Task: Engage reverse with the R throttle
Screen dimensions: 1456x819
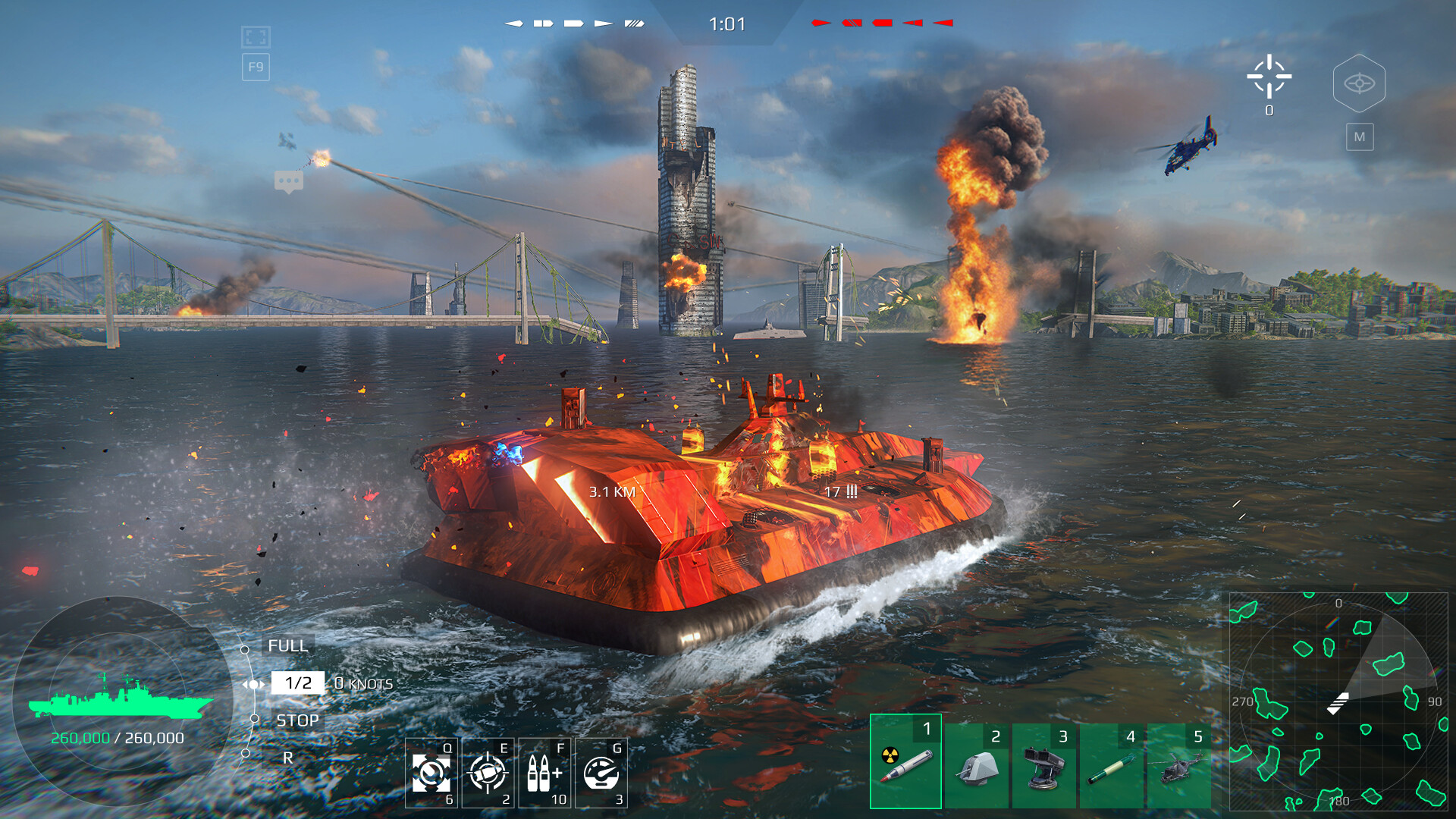Action: (287, 758)
